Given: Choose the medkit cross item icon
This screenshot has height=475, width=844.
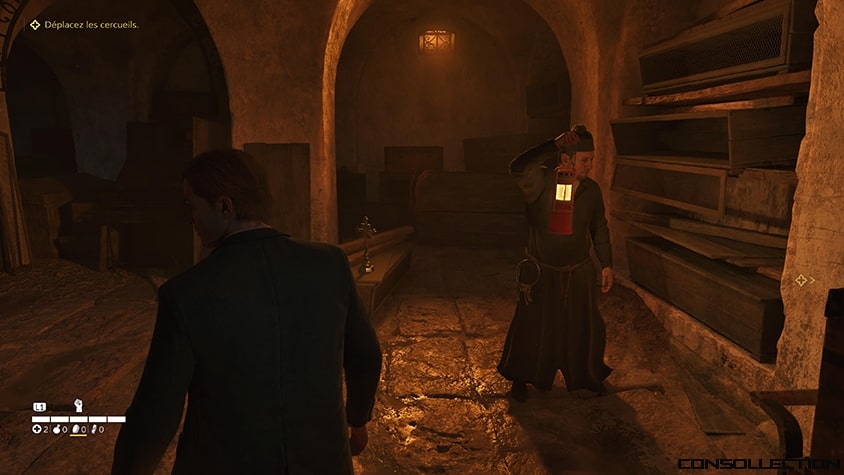Looking at the screenshot, I should (36, 429).
